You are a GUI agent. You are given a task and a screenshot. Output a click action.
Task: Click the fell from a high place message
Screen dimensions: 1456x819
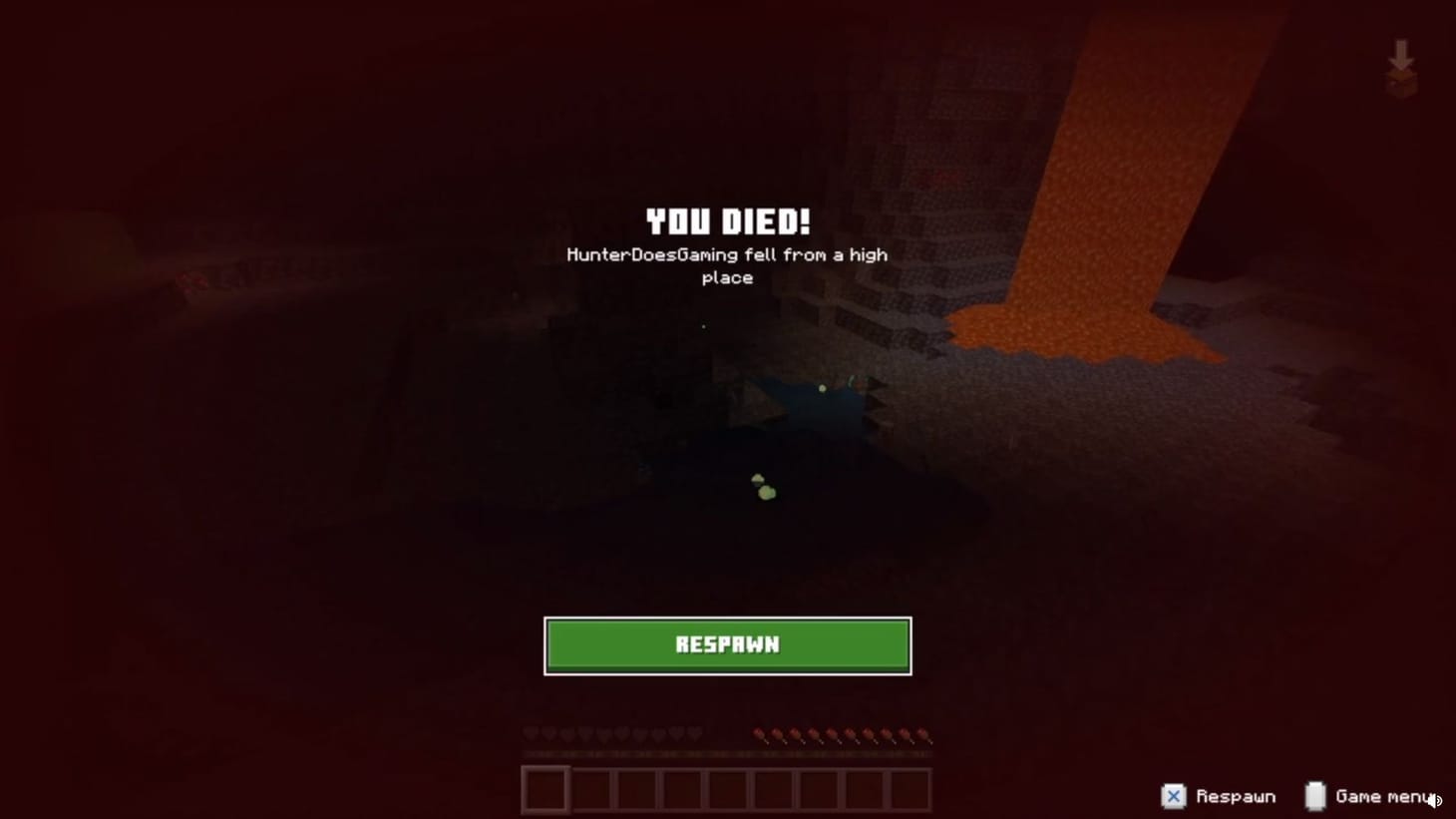[727, 265]
